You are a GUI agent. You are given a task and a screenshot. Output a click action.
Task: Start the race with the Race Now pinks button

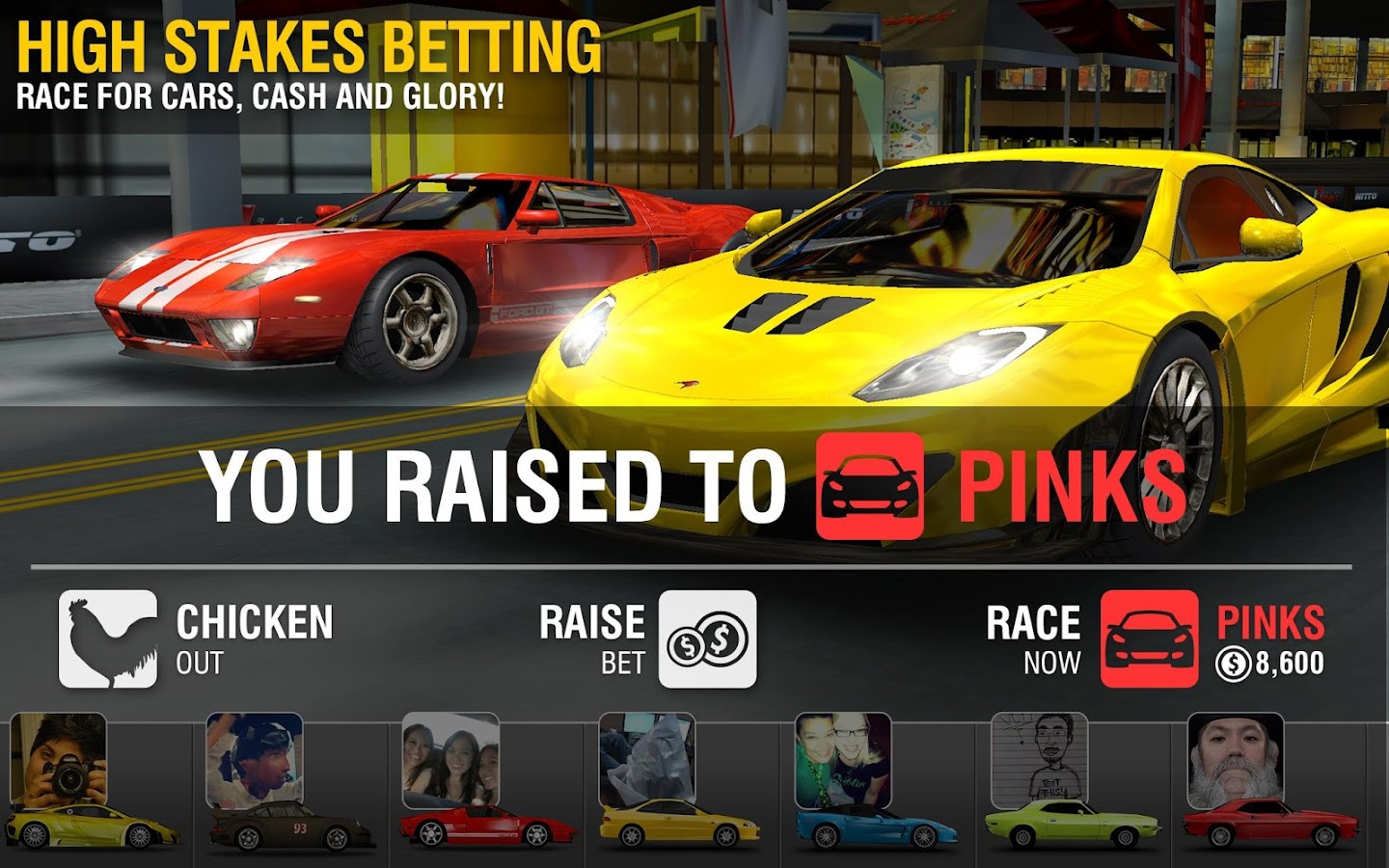click(1149, 638)
